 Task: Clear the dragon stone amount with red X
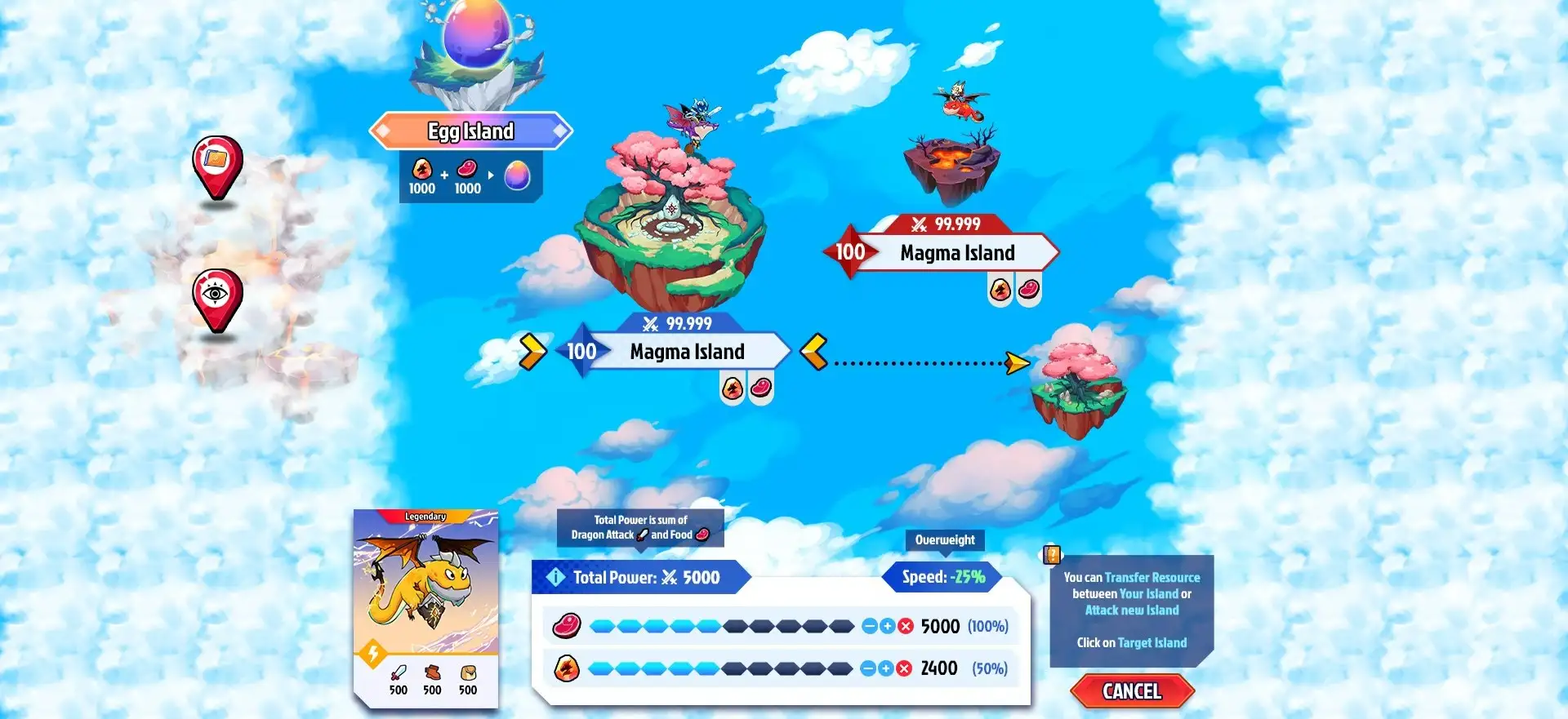tap(904, 668)
